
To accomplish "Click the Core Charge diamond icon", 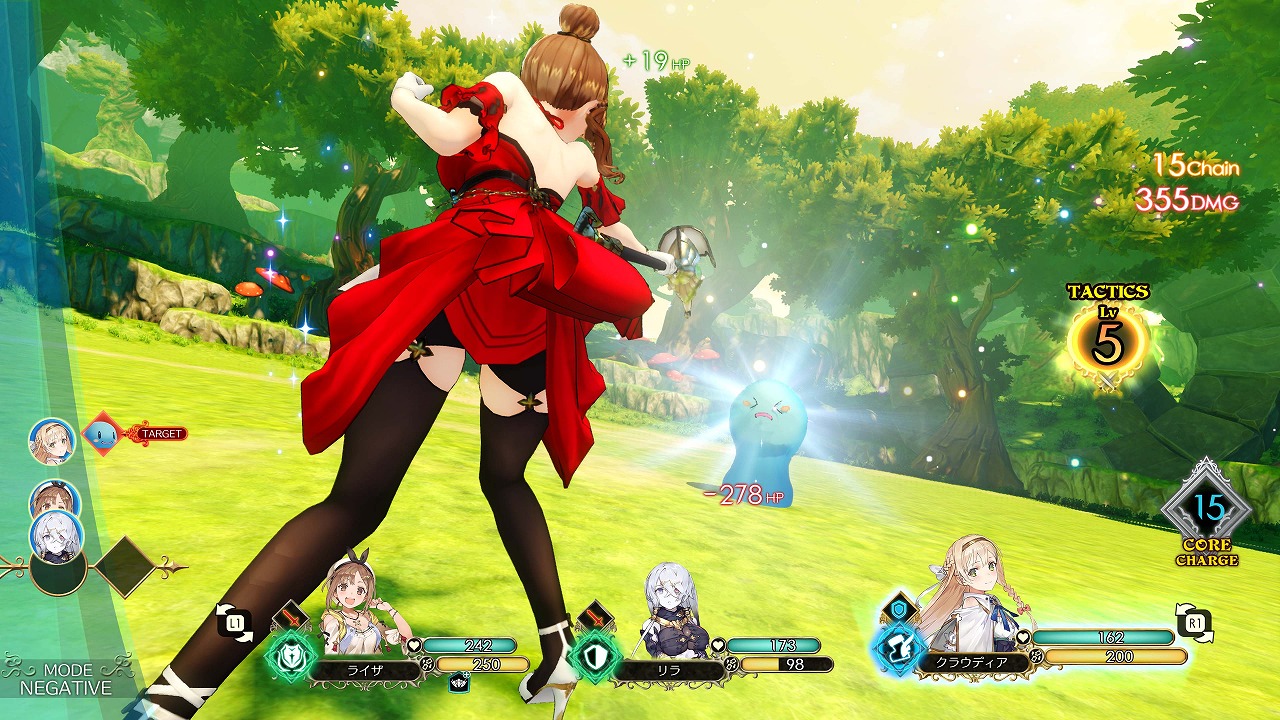I will tap(1207, 510).
